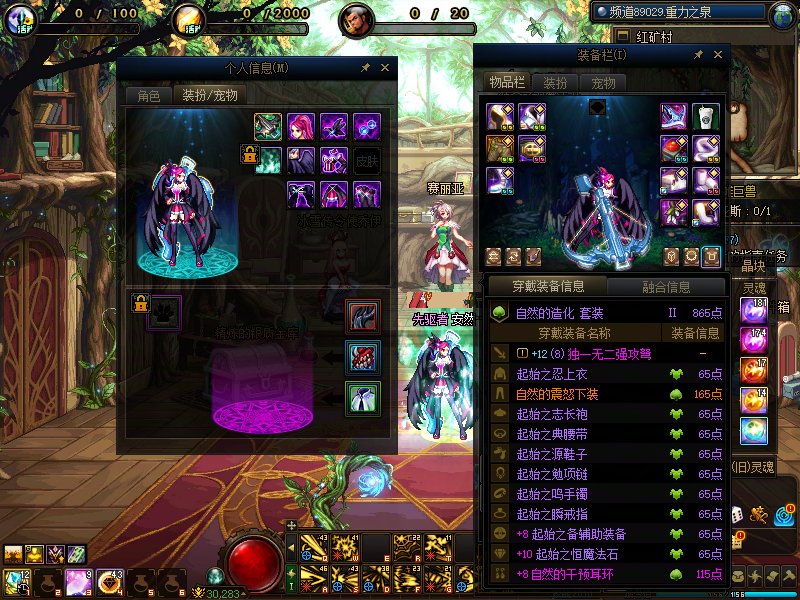Select the 装扮/宠物 tab
Viewport: 800px width, 600px height.
[208, 96]
